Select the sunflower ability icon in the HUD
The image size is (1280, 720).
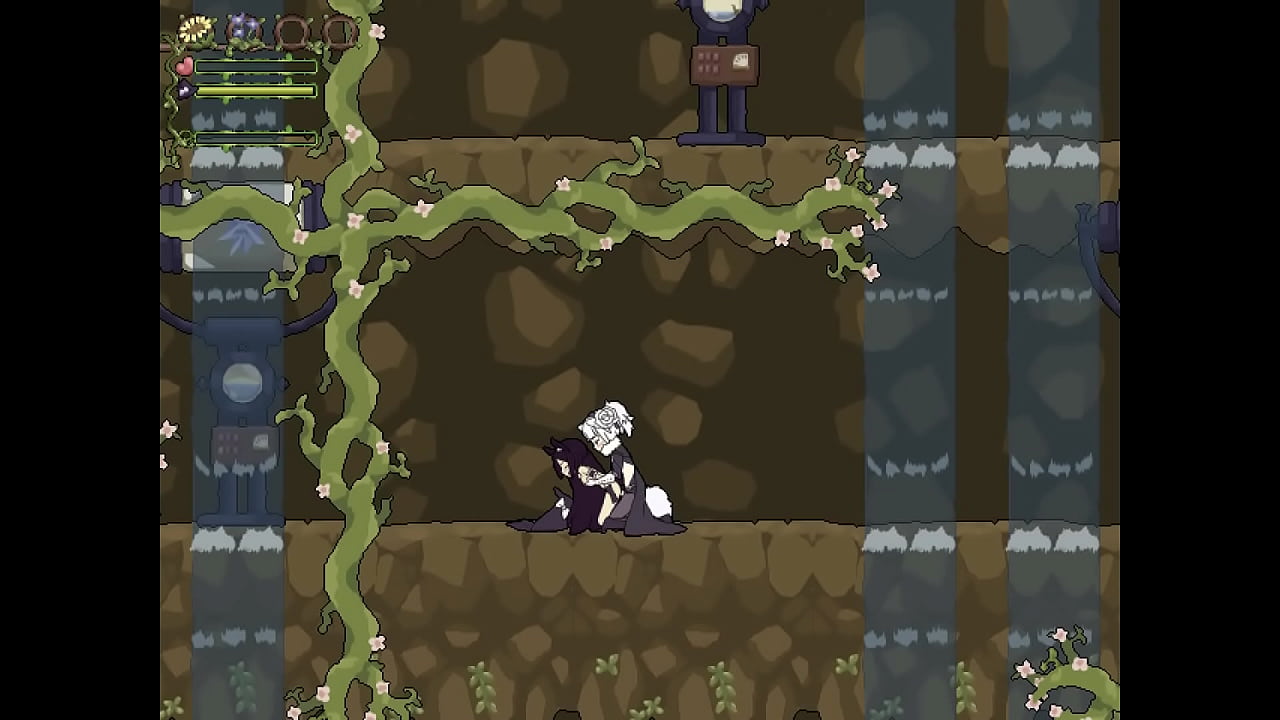click(195, 28)
